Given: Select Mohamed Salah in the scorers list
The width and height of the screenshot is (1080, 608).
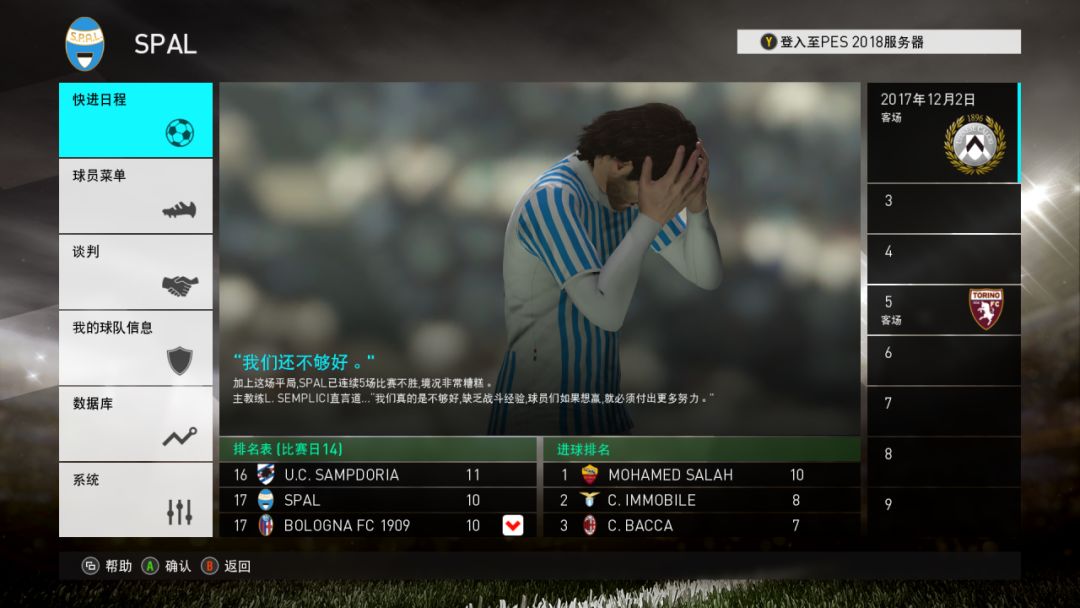Looking at the screenshot, I should [700, 475].
